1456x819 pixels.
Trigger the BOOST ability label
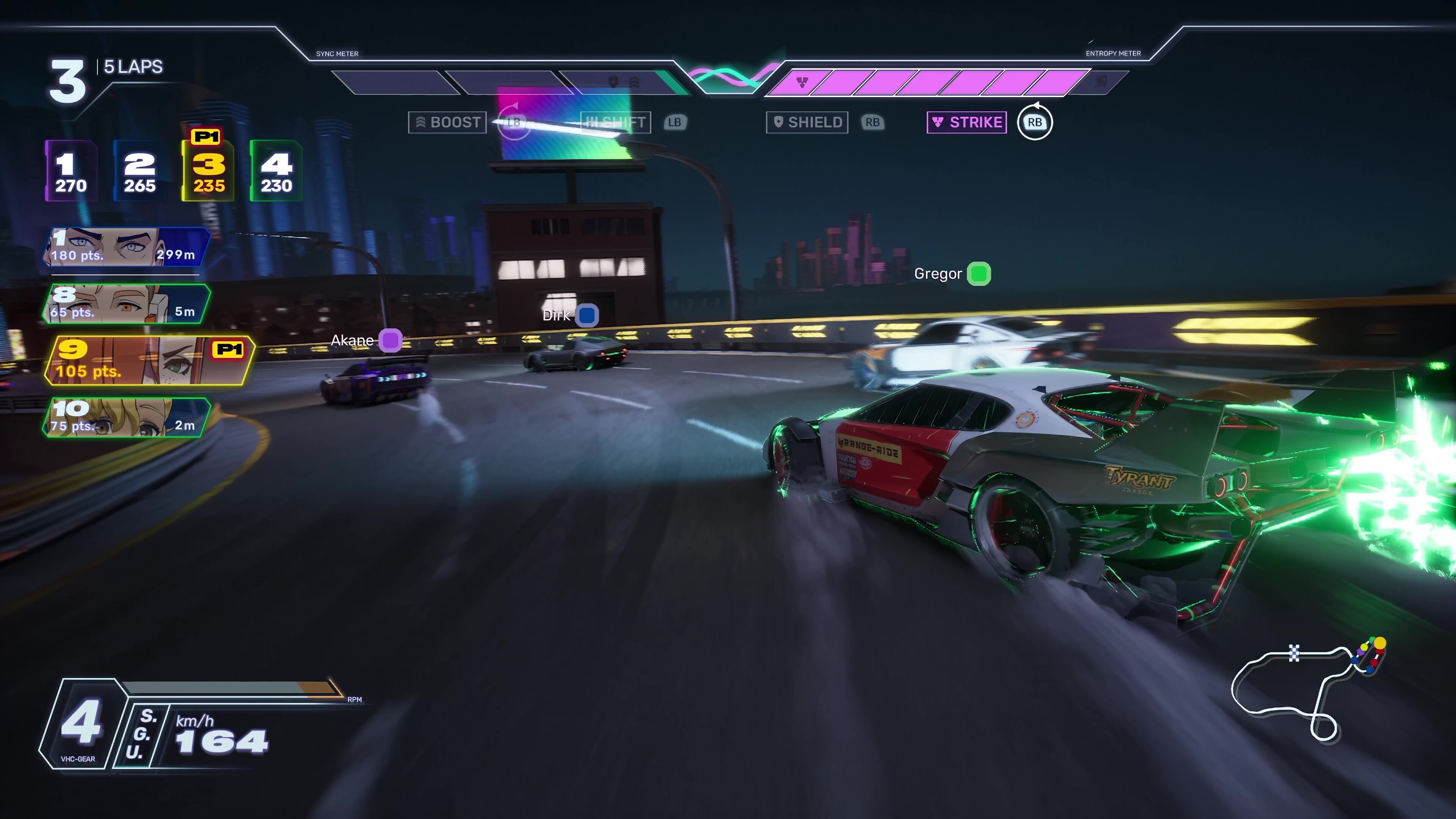(x=447, y=122)
